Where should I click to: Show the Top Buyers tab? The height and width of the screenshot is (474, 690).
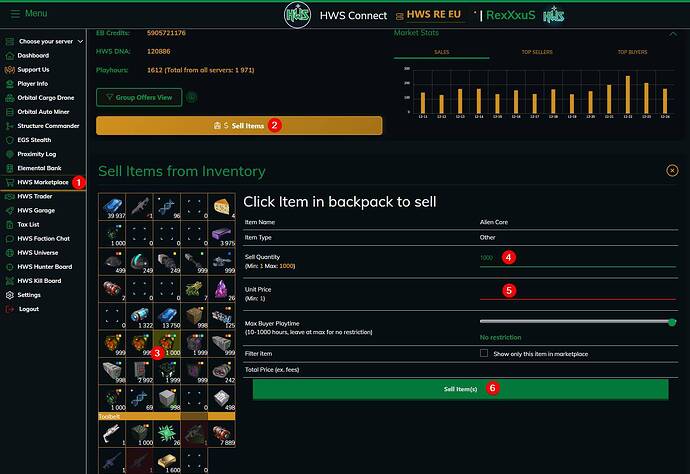[631, 51]
